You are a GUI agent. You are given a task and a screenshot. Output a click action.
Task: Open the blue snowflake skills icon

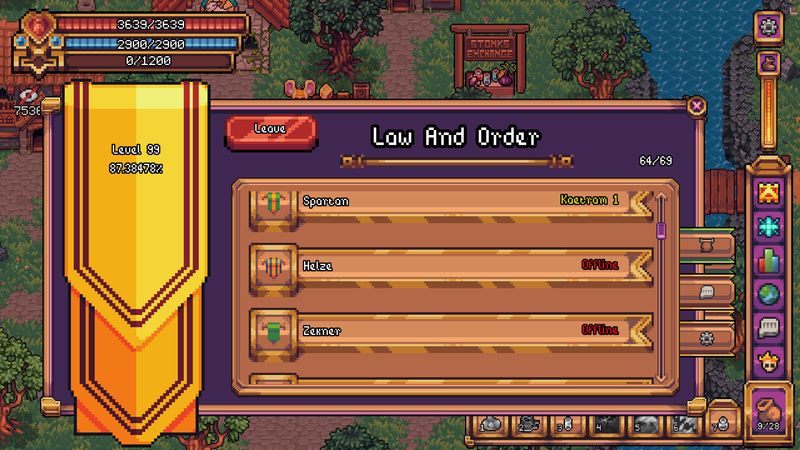pyautogui.click(x=769, y=226)
